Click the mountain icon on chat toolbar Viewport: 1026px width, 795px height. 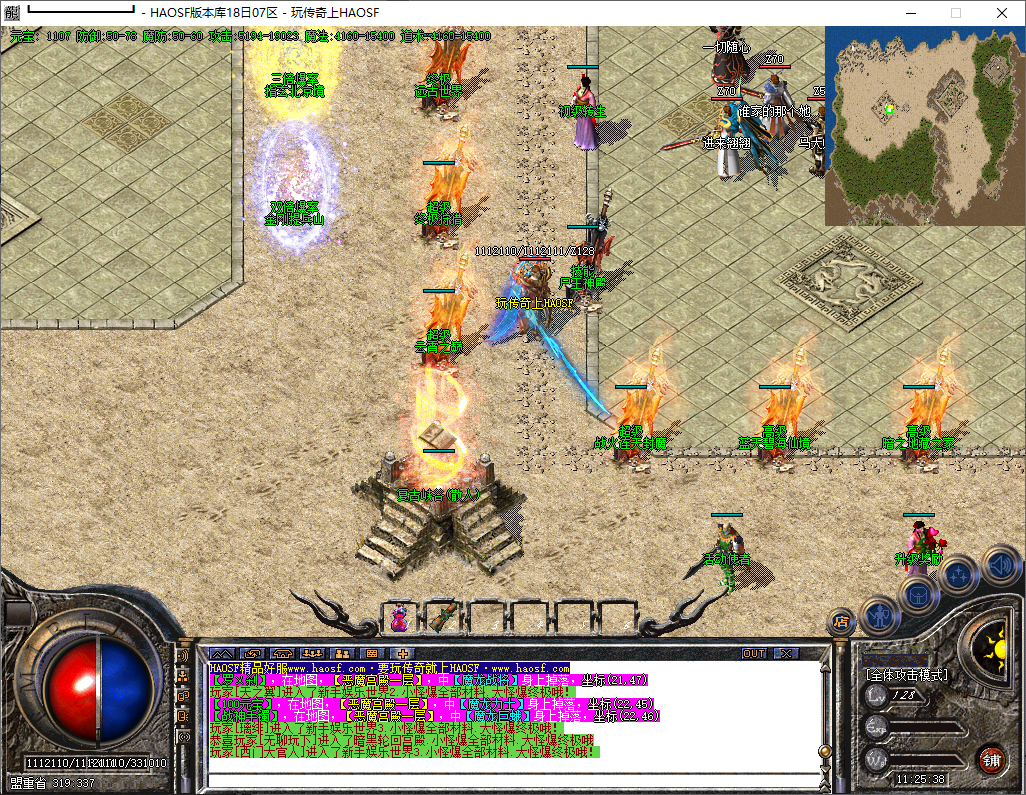[219, 653]
